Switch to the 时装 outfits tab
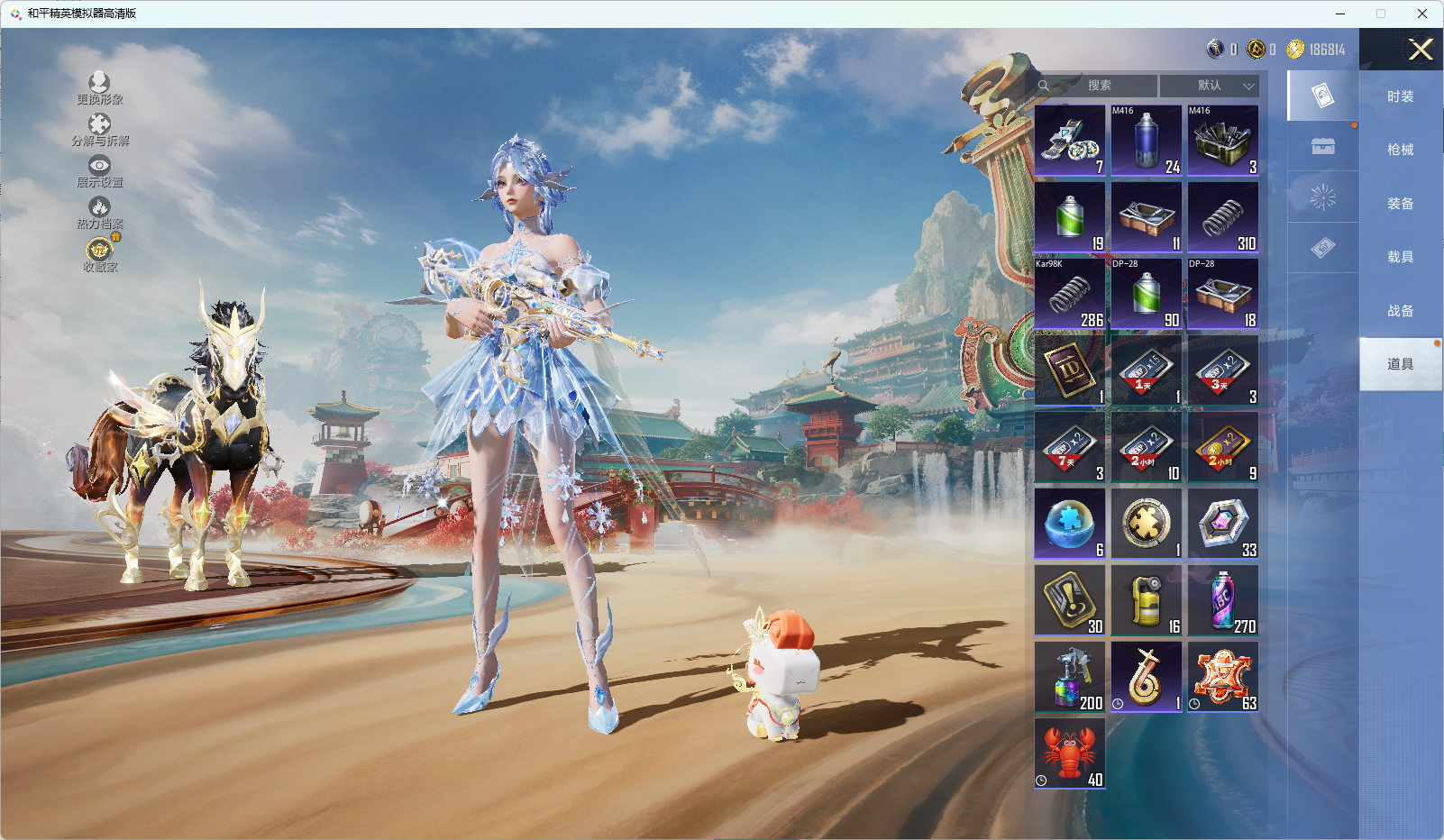 (x=1400, y=96)
